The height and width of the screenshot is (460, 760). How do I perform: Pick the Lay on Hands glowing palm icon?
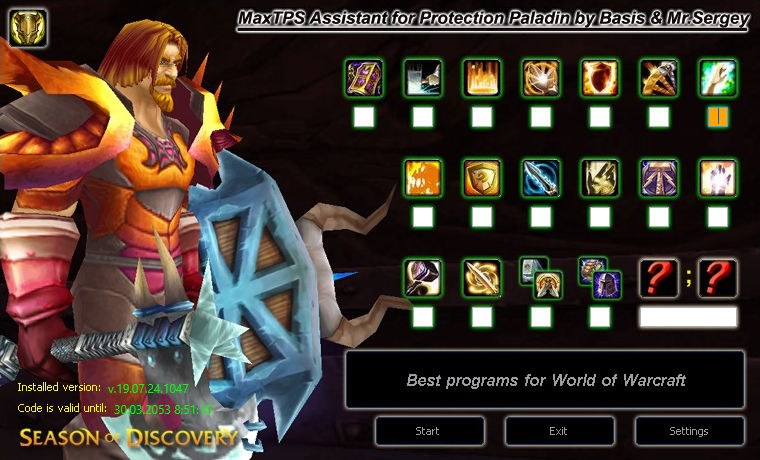pyautogui.click(x=718, y=177)
